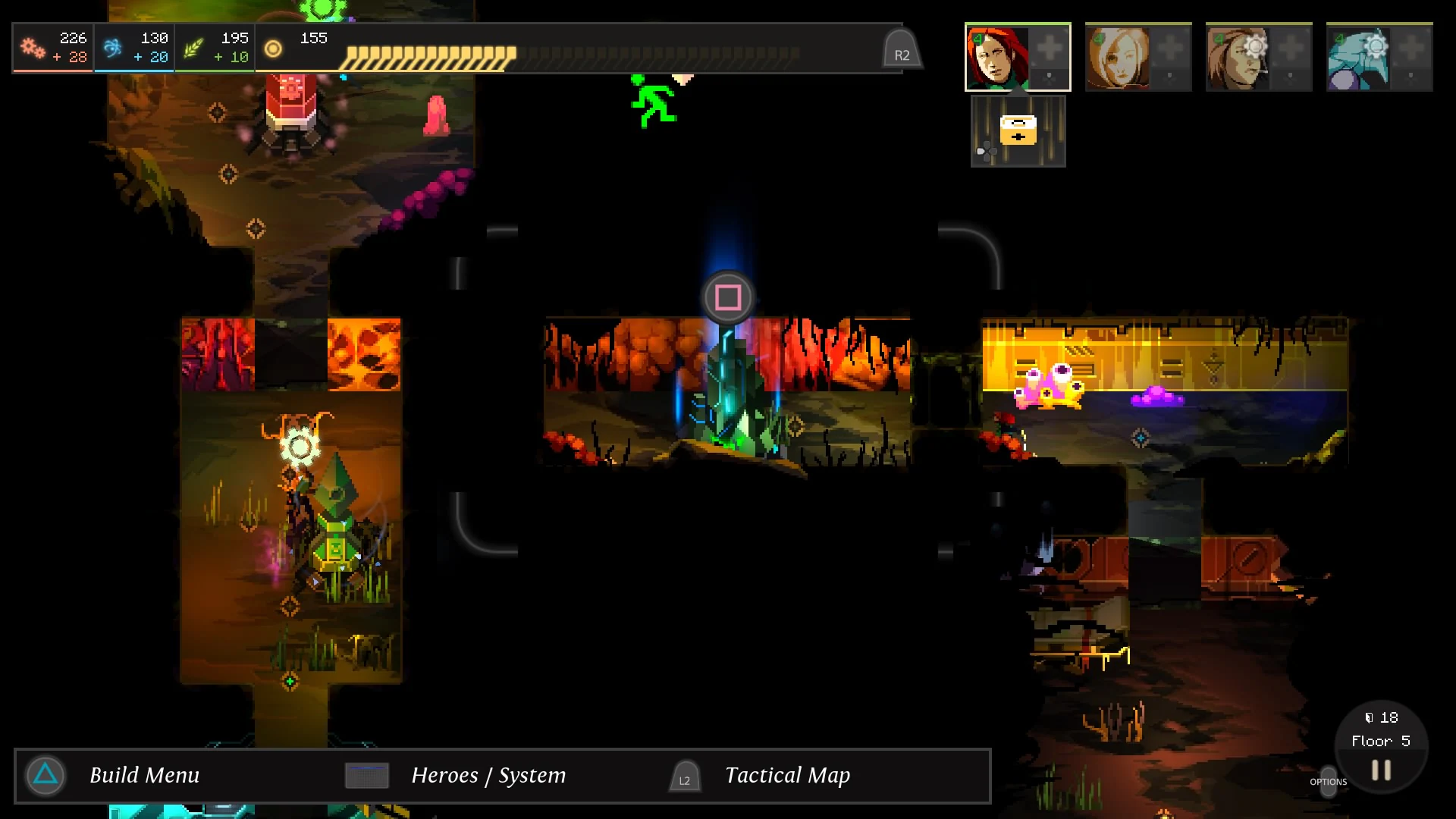Open the Build Menu via the triangle button
Viewport: 1456px width, 819px height.
coord(45,775)
